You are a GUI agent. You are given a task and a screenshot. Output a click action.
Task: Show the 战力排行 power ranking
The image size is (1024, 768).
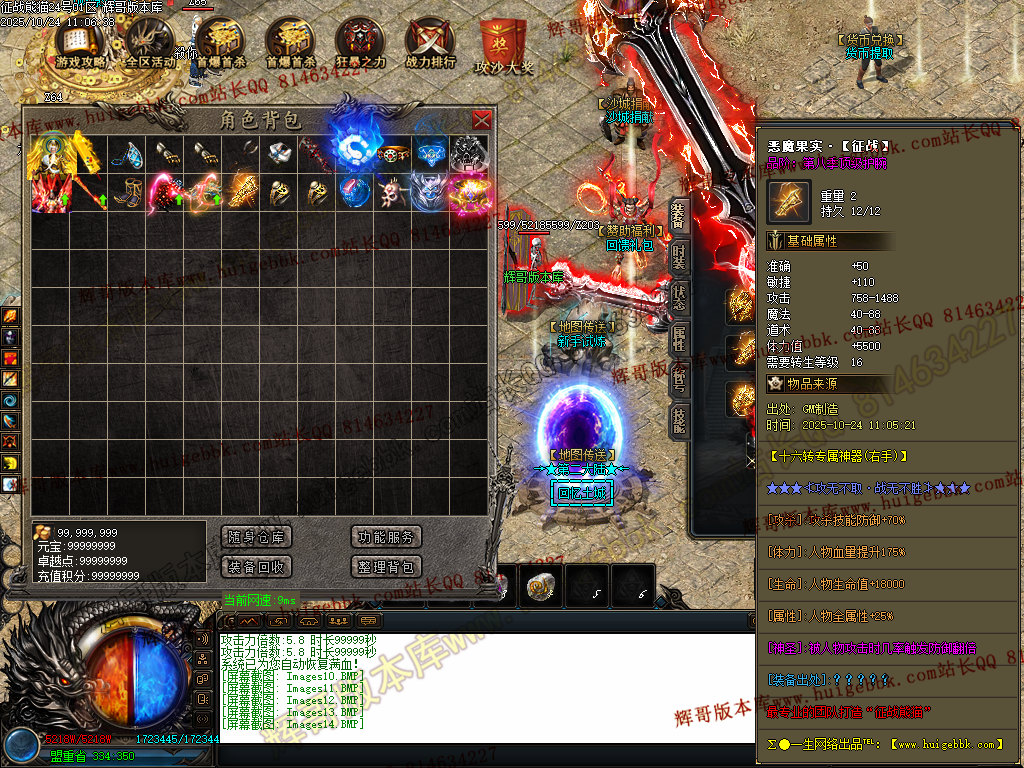[x=430, y=46]
